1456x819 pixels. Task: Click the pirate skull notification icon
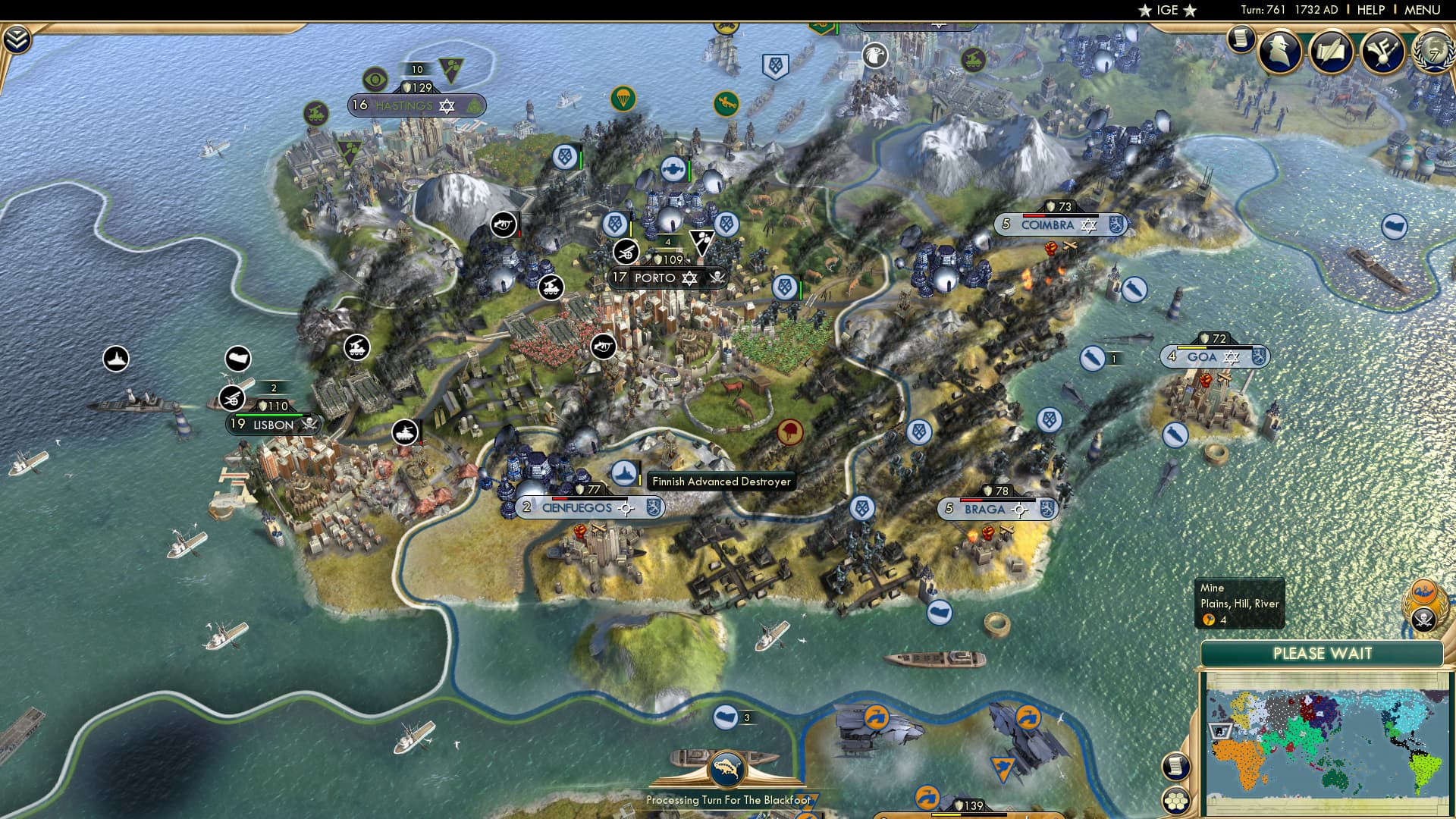pos(1423,620)
